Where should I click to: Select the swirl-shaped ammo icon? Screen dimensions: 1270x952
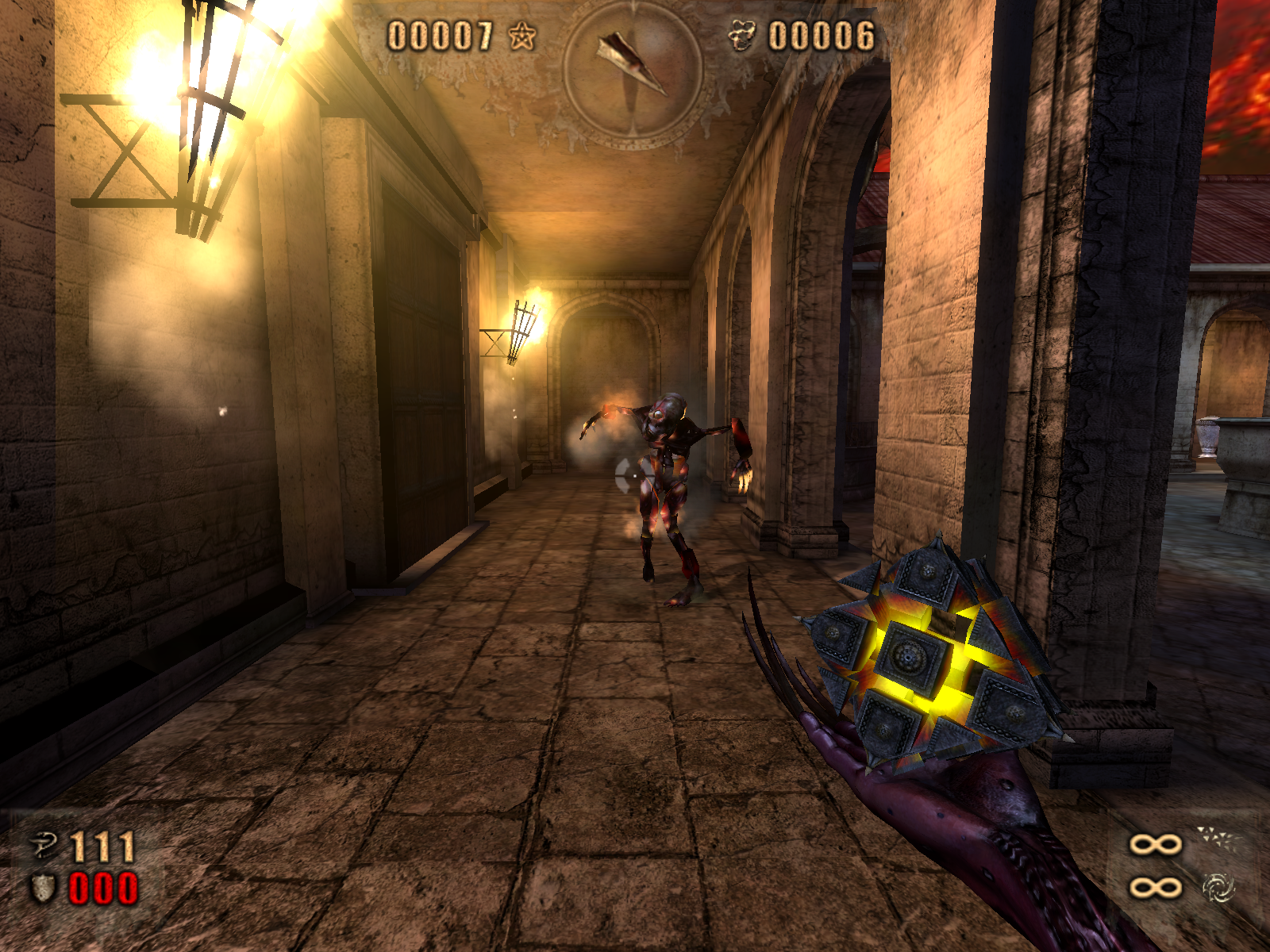click(x=1218, y=888)
